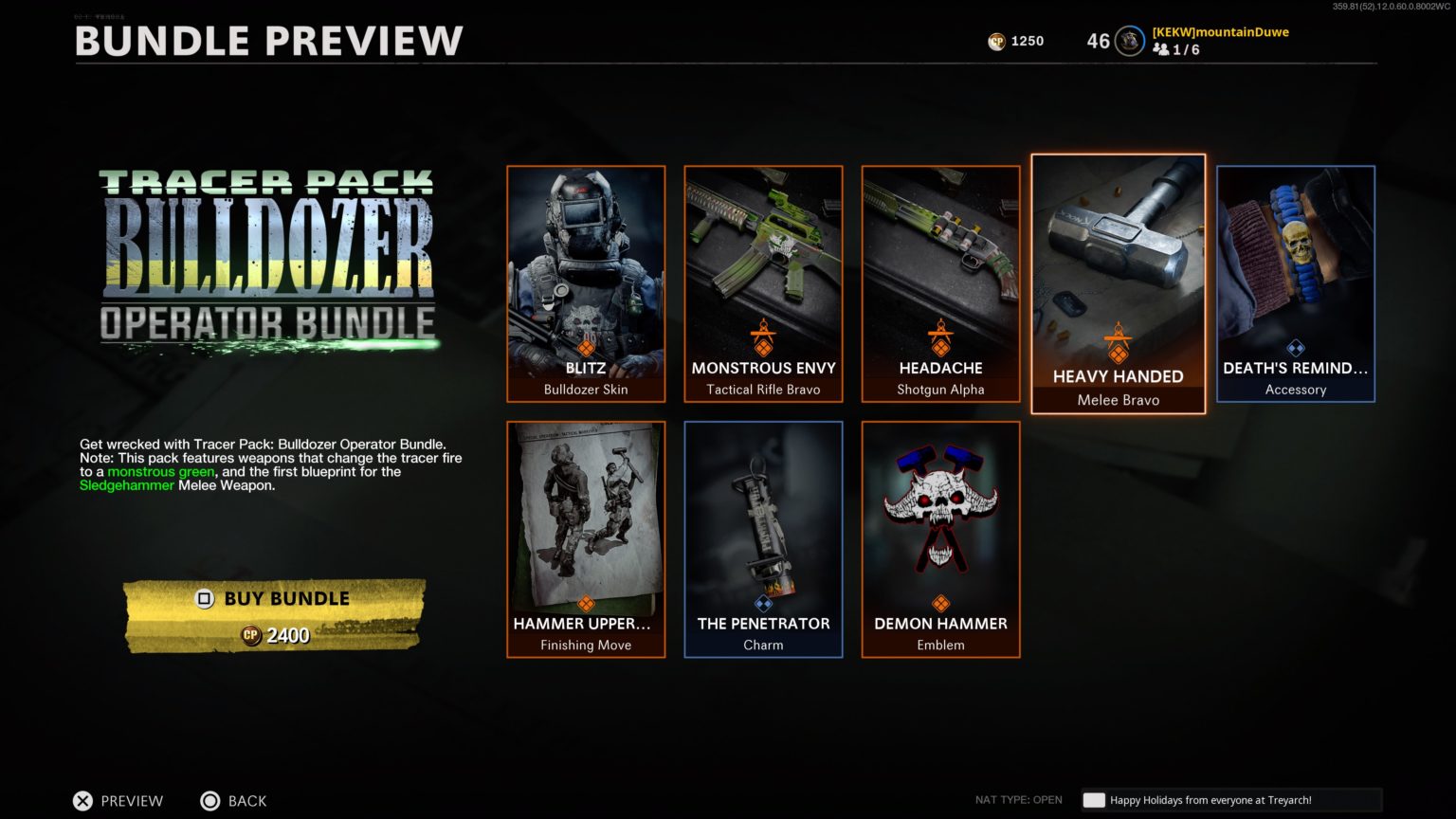Click the orange diamond icon on the Demon Hammer emblem

(x=939, y=602)
